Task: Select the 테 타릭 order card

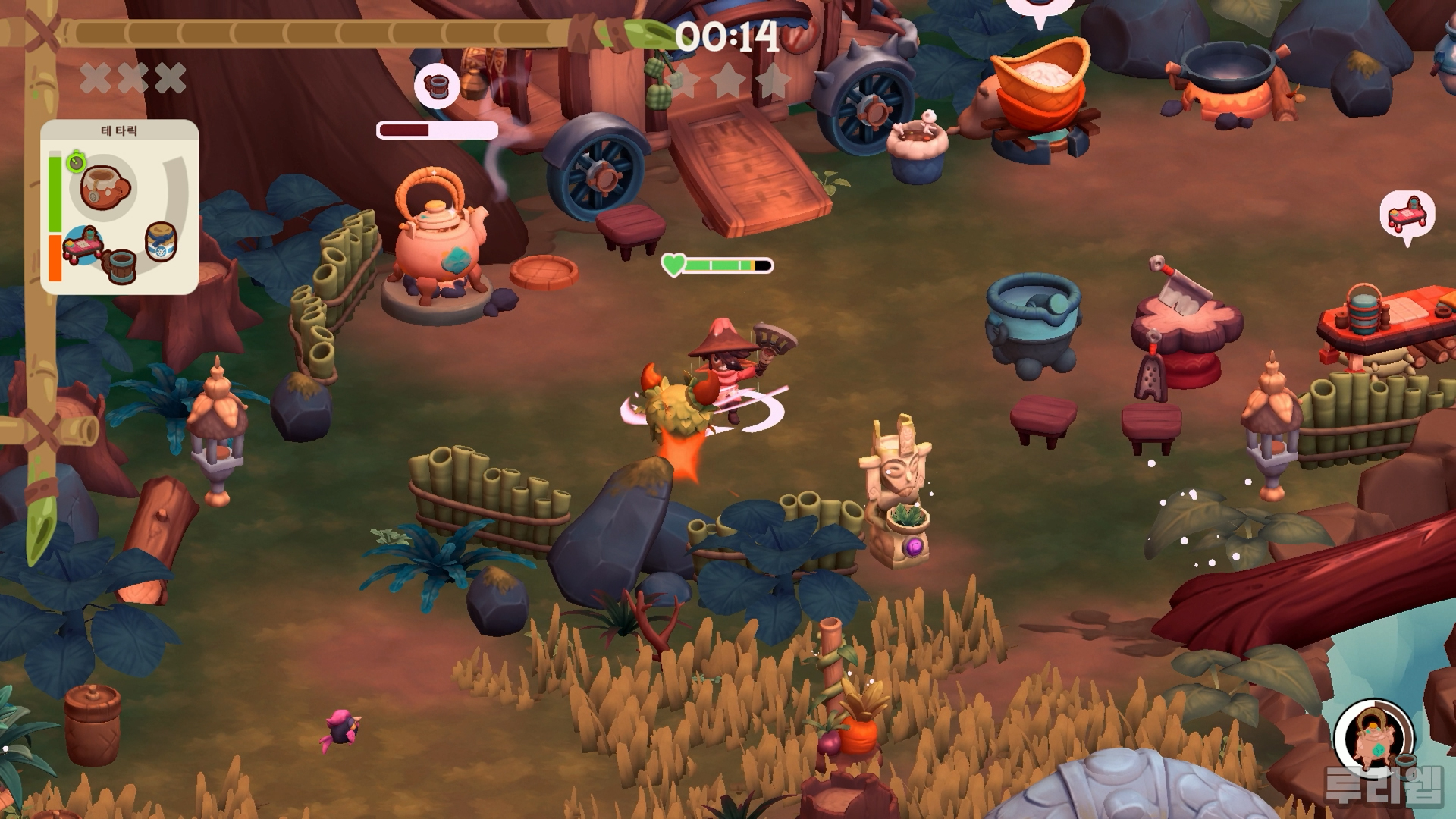Action: [119, 206]
